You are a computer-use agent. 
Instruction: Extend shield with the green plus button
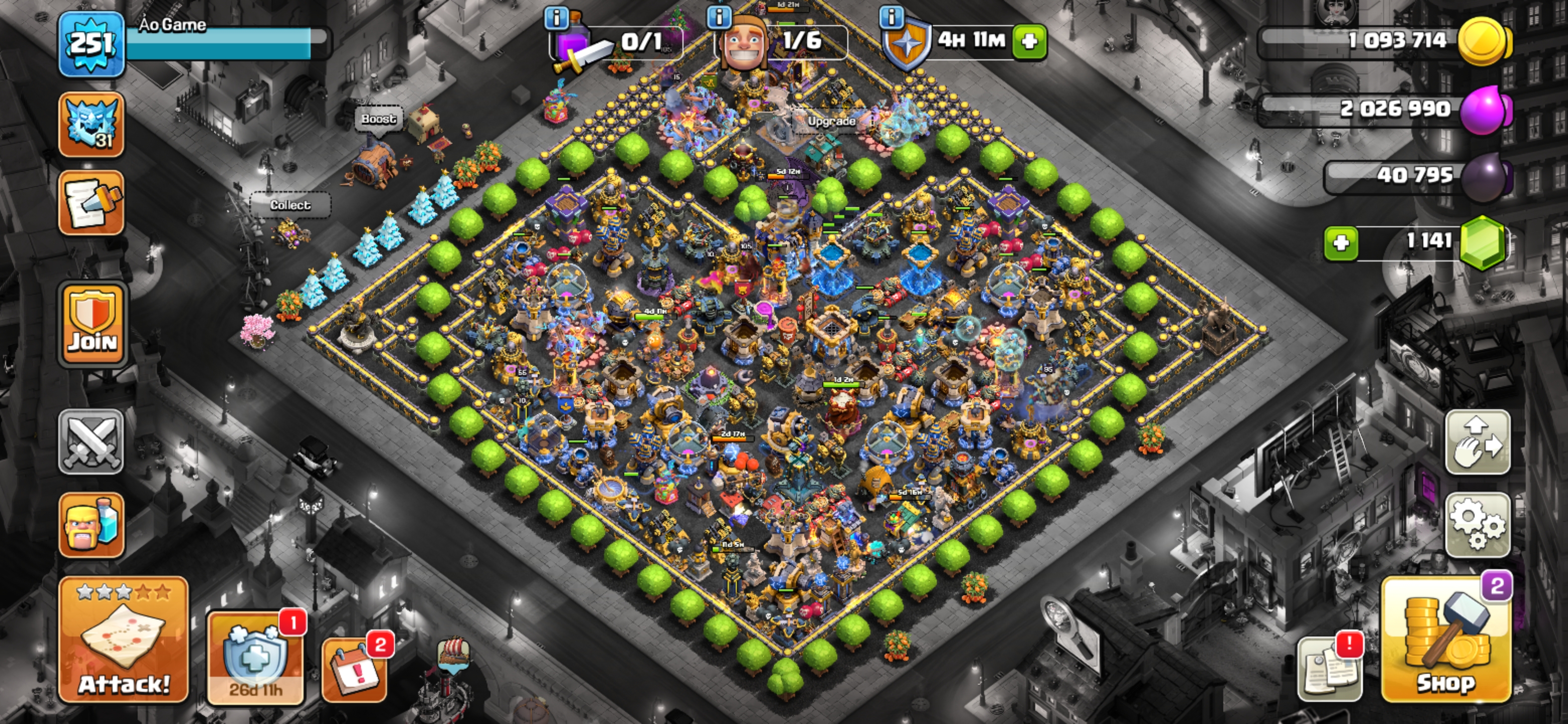pos(1029,41)
